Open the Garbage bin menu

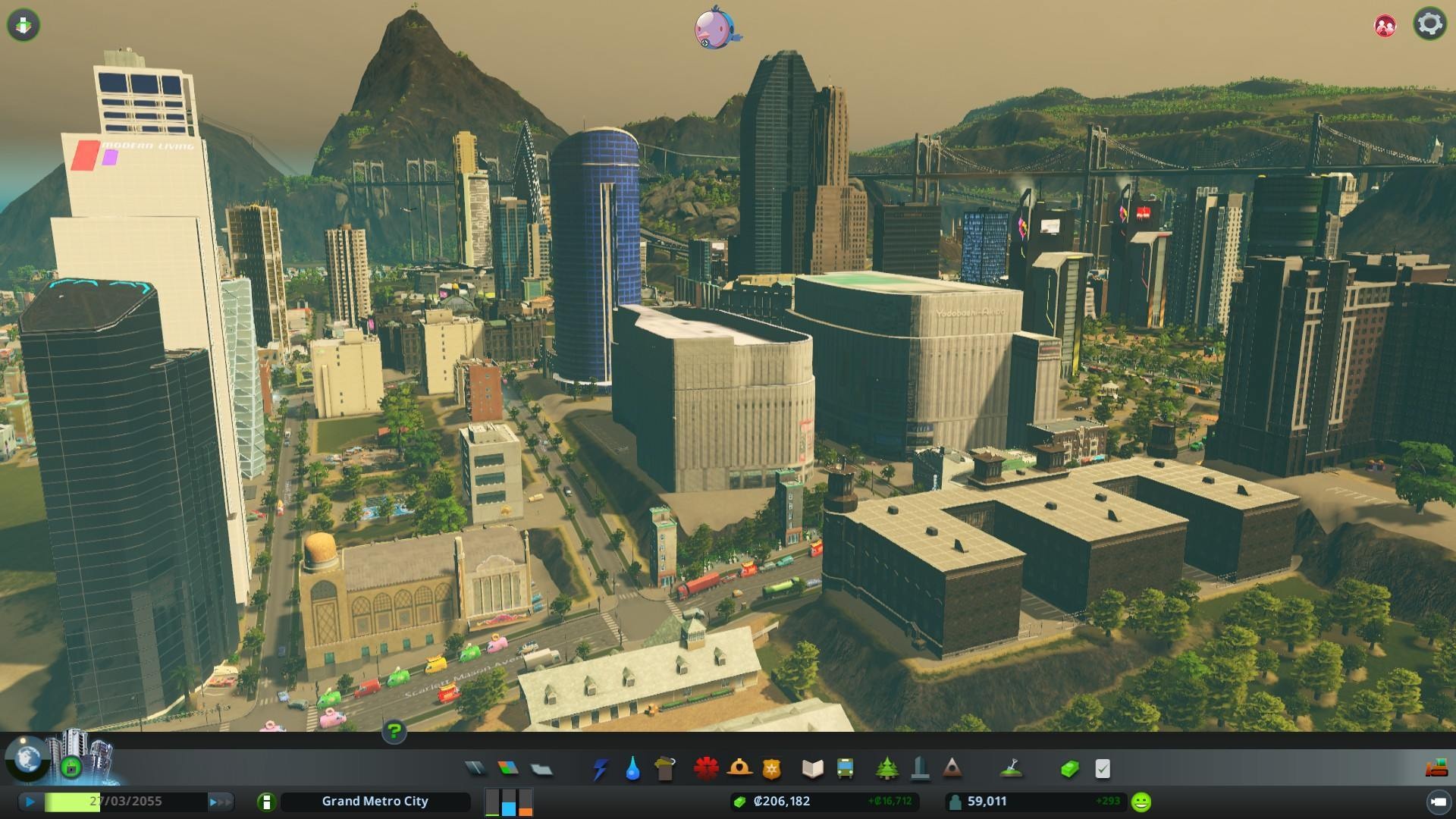665,769
